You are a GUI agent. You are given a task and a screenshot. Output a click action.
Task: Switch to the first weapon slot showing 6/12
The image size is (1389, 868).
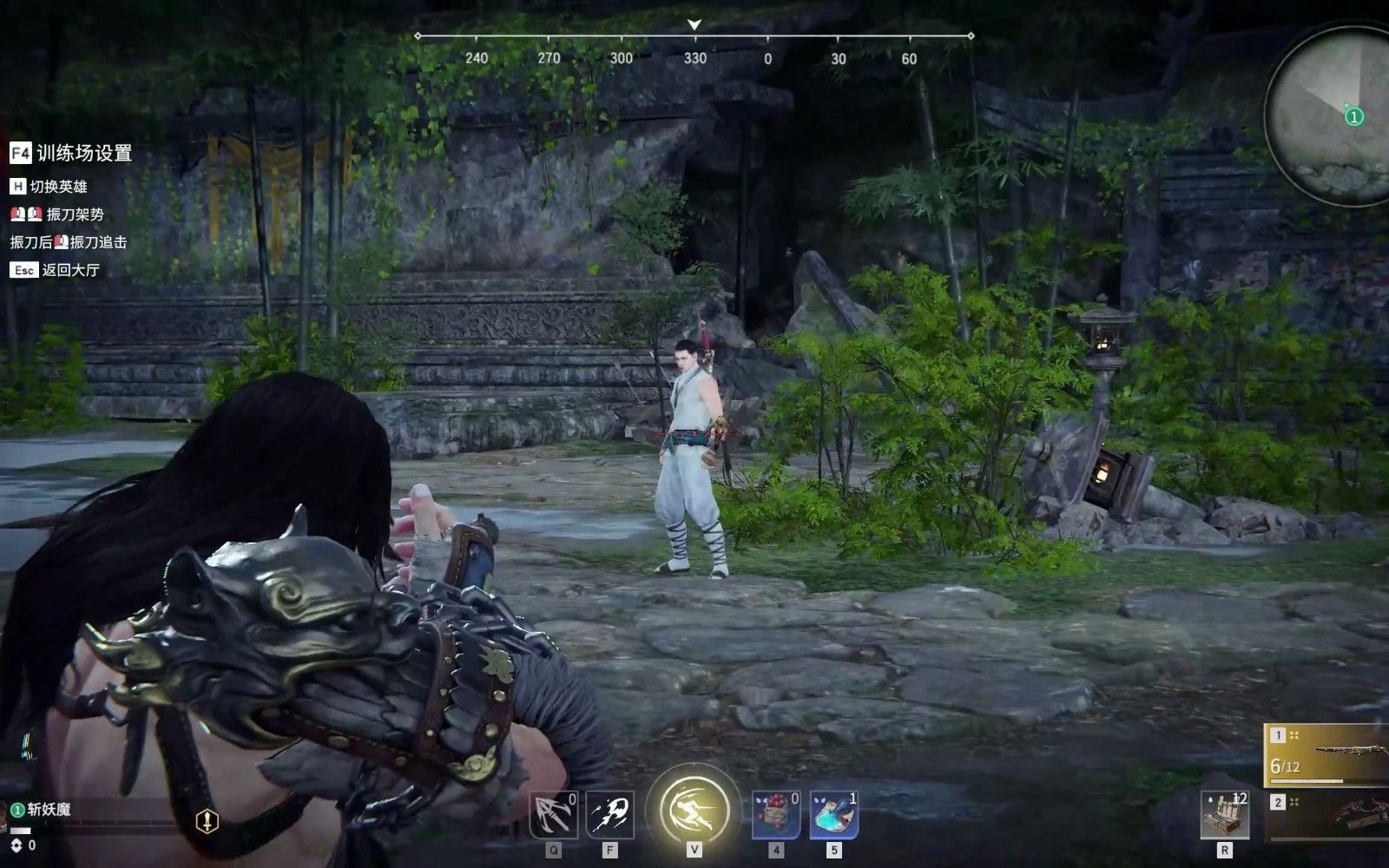click(1326, 754)
